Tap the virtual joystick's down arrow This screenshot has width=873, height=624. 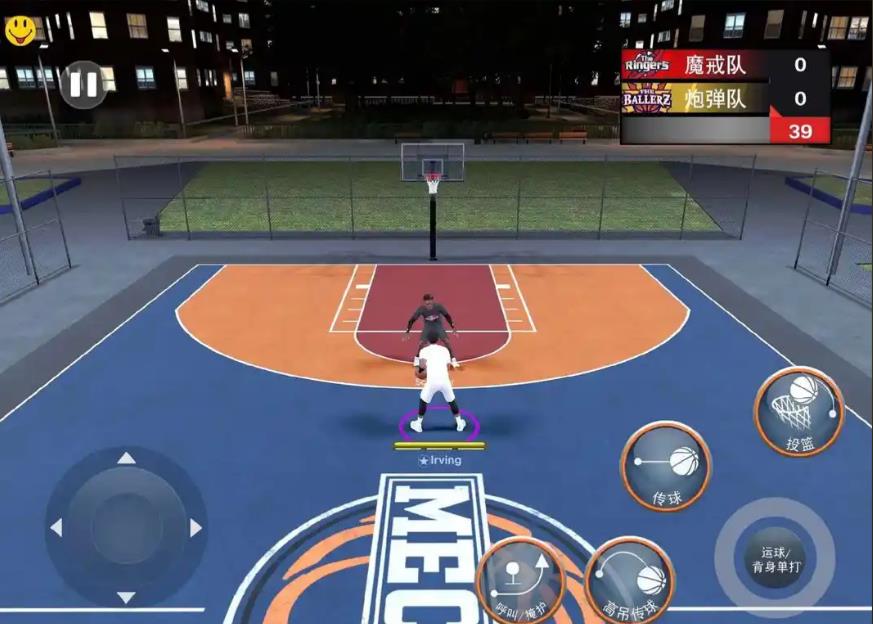(126, 597)
